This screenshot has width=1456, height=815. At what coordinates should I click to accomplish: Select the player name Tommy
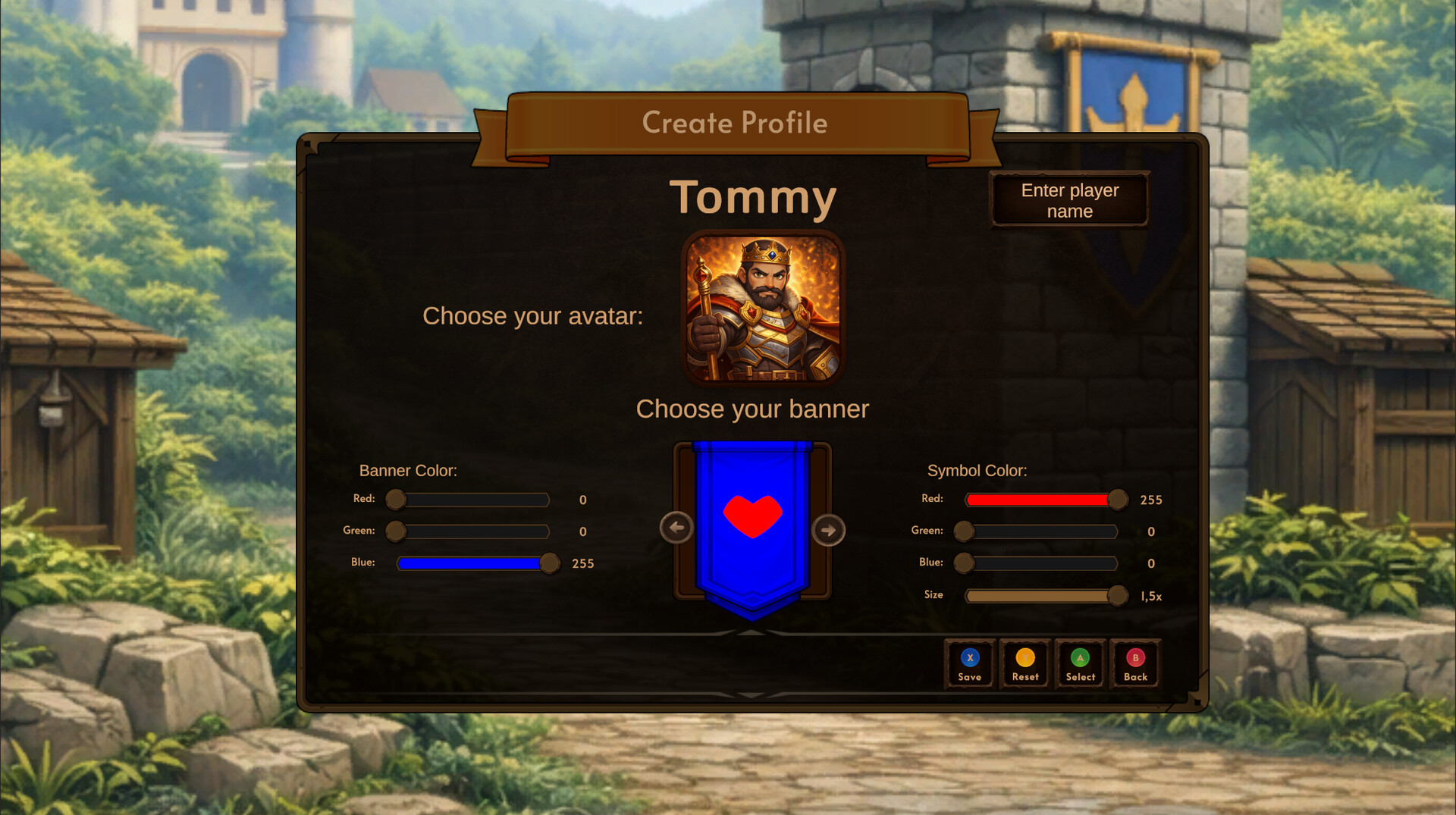coord(755,197)
